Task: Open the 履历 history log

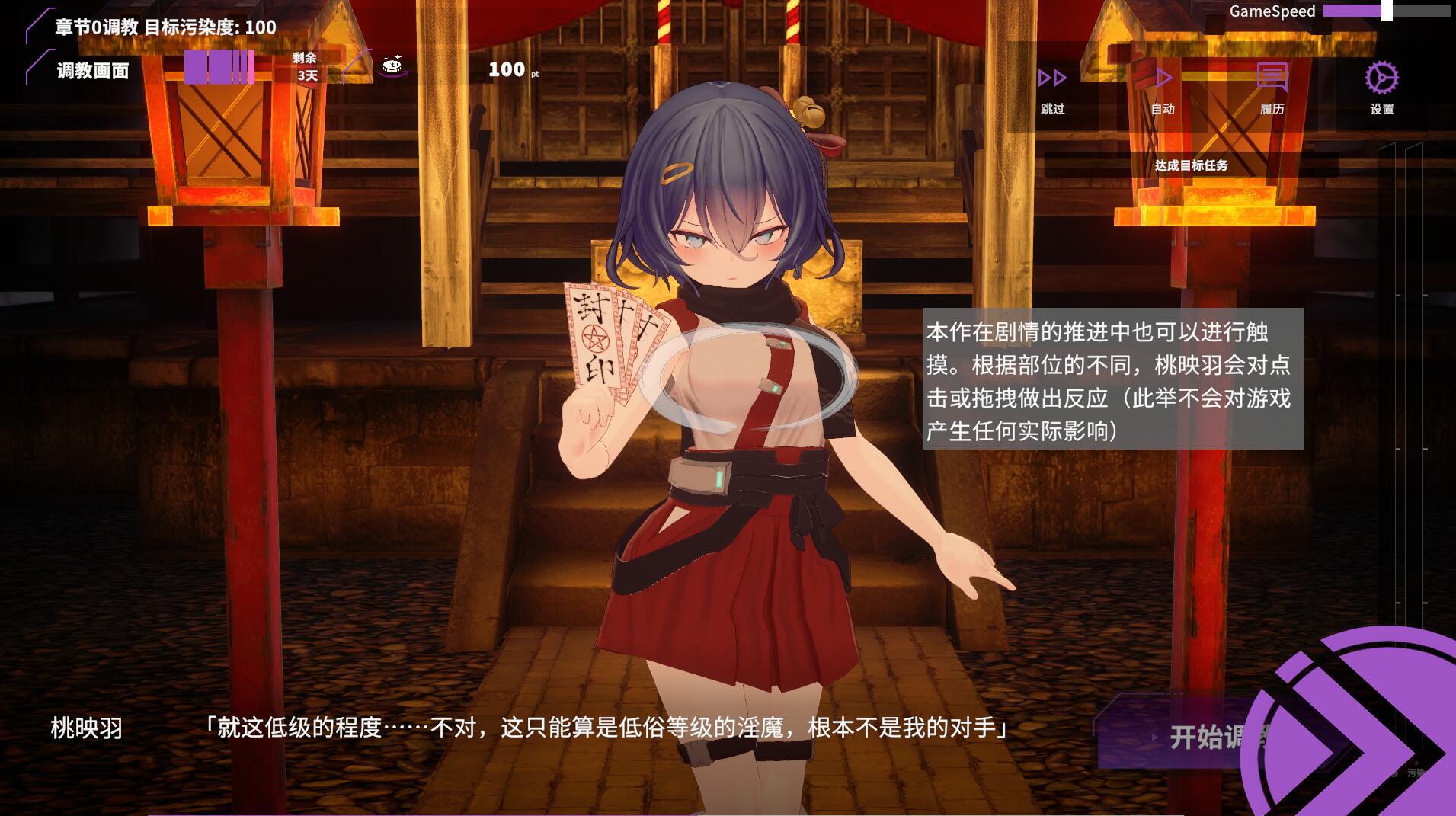Action: point(1272,86)
